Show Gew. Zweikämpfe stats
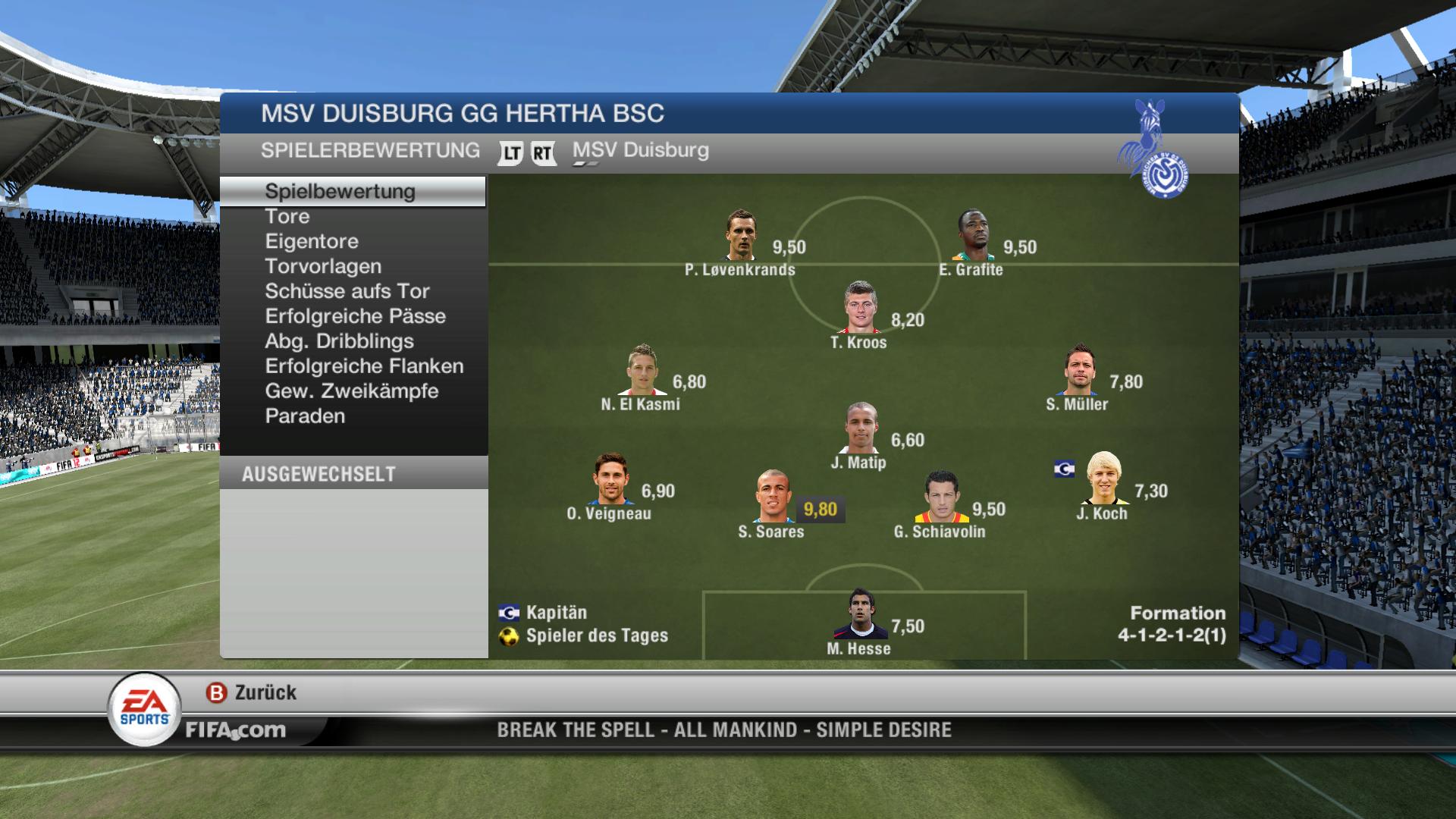Screen dimensions: 1456x819 352,392
